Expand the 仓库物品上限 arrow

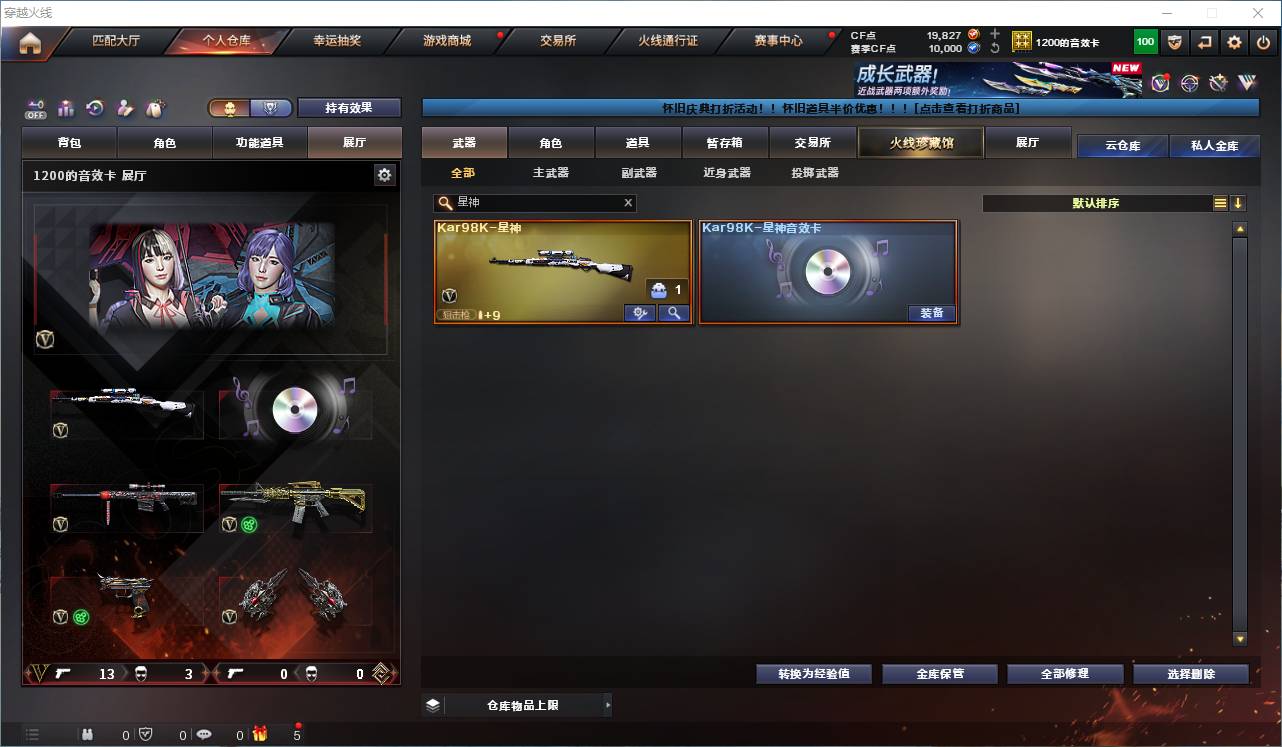pyautogui.click(x=607, y=705)
